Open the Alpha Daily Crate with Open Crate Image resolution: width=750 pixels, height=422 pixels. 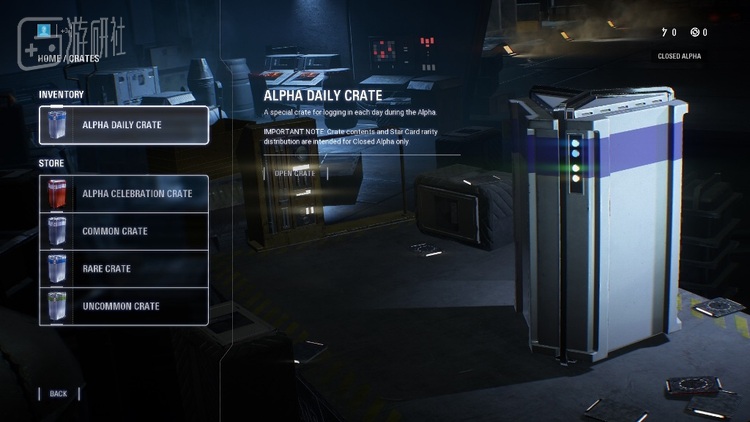[295, 173]
